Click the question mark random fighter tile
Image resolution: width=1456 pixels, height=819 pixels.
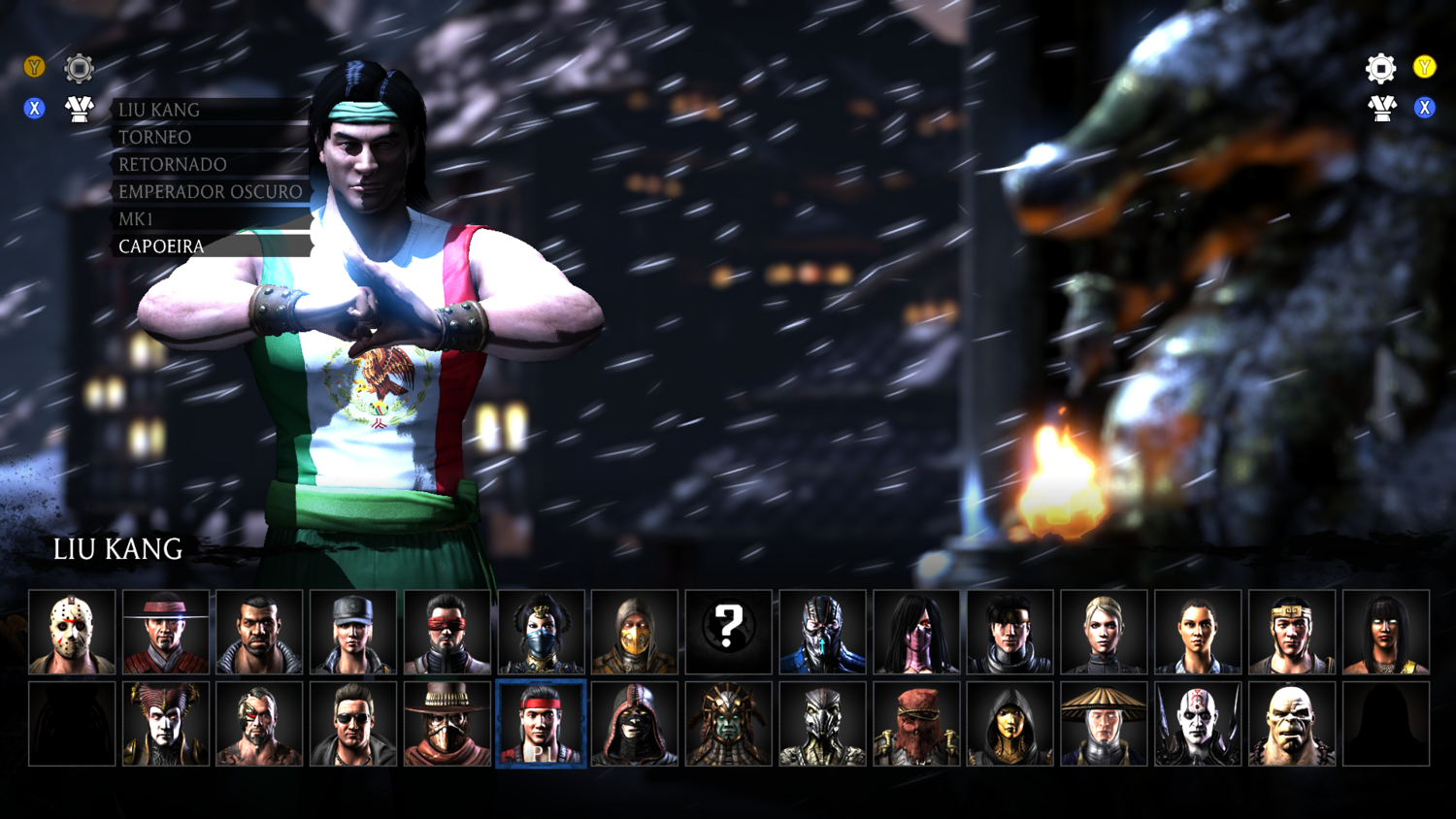(728, 632)
